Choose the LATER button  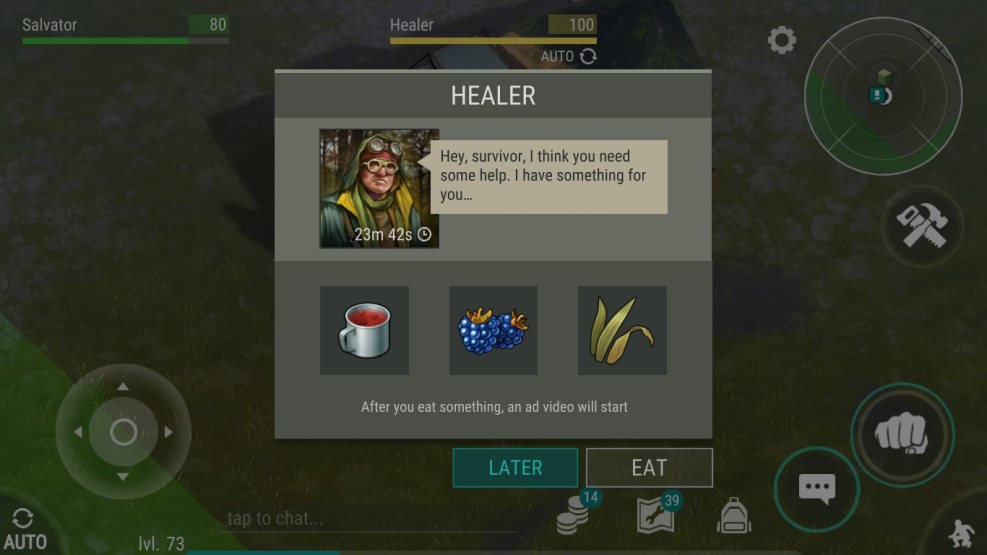[515, 467]
